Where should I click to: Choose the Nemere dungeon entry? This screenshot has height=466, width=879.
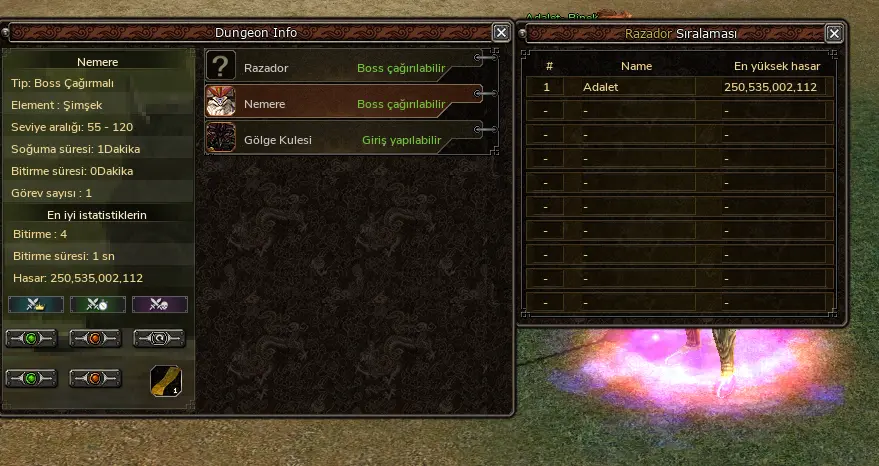click(340, 104)
